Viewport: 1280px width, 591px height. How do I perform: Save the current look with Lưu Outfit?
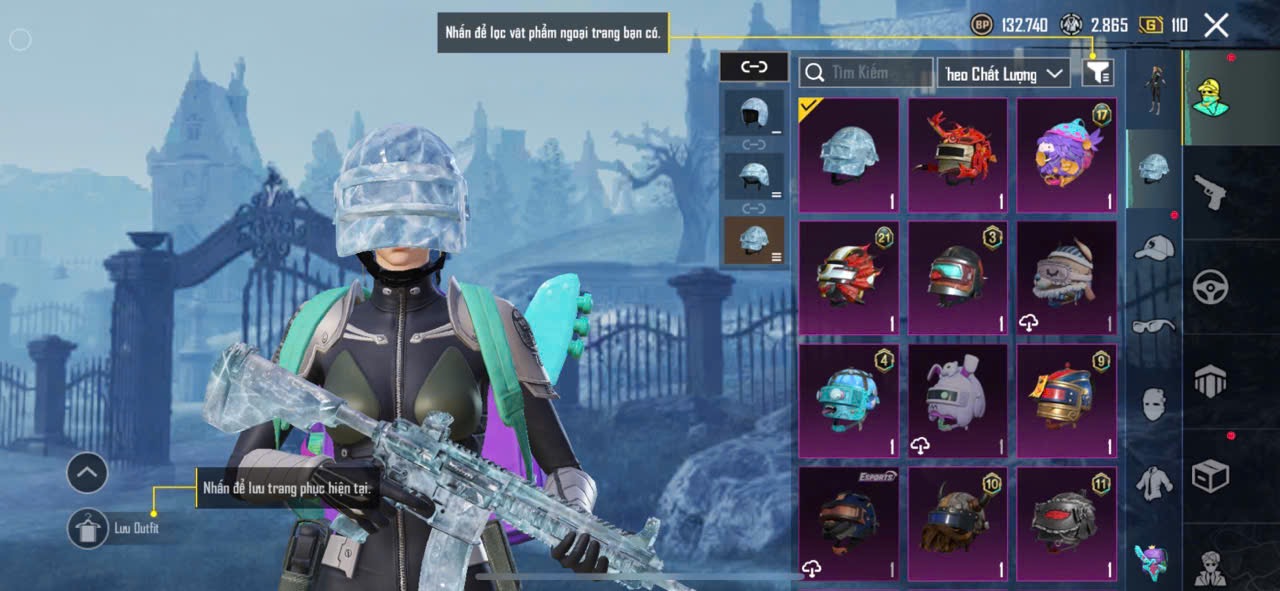(x=88, y=528)
